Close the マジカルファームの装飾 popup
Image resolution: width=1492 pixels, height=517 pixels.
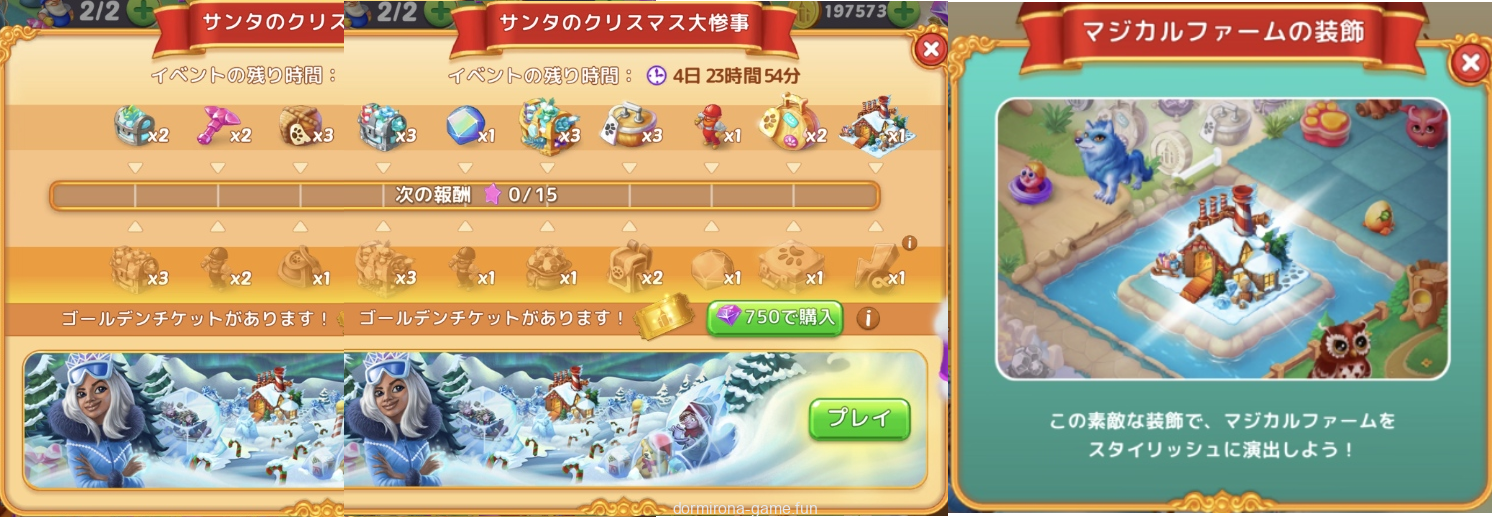click(x=1469, y=64)
